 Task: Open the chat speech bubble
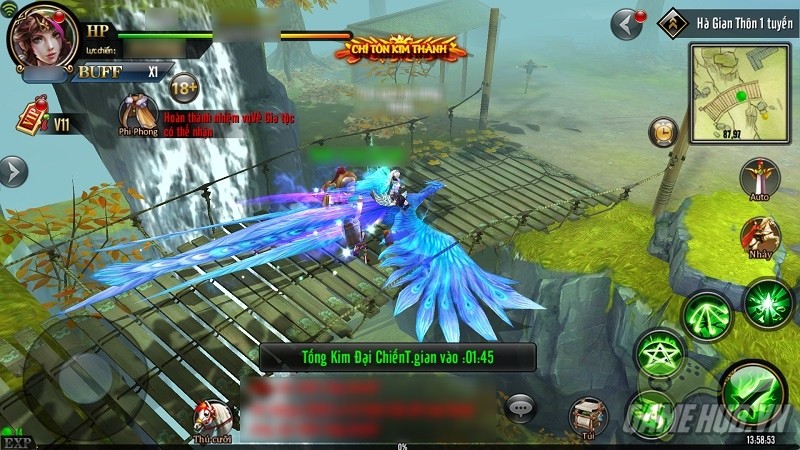(521, 405)
